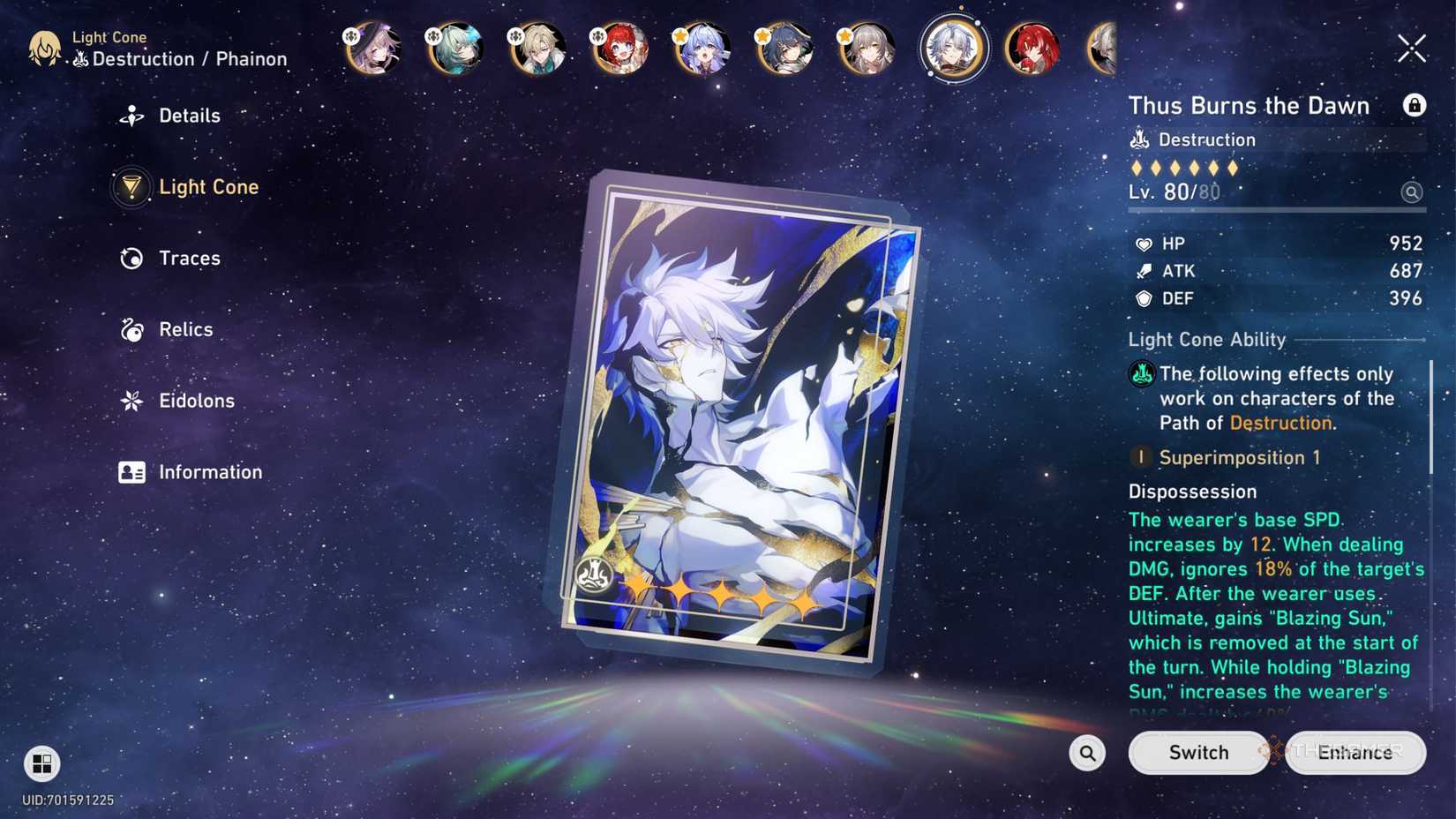Open the Eidolons section icon
Screen dimensions: 1456x819
coord(131,401)
